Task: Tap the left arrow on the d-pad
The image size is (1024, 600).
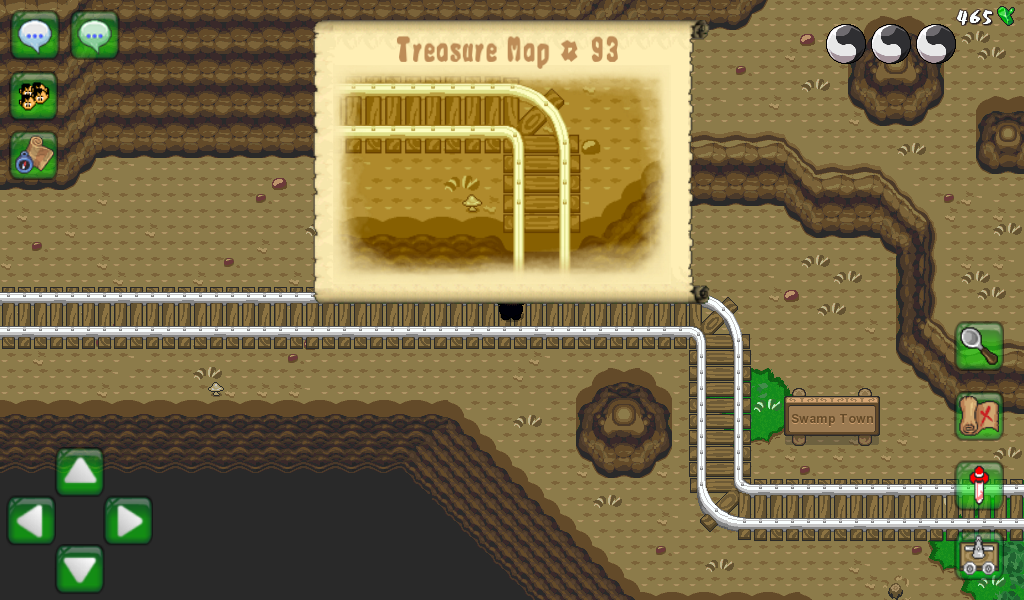Action: point(31,521)
